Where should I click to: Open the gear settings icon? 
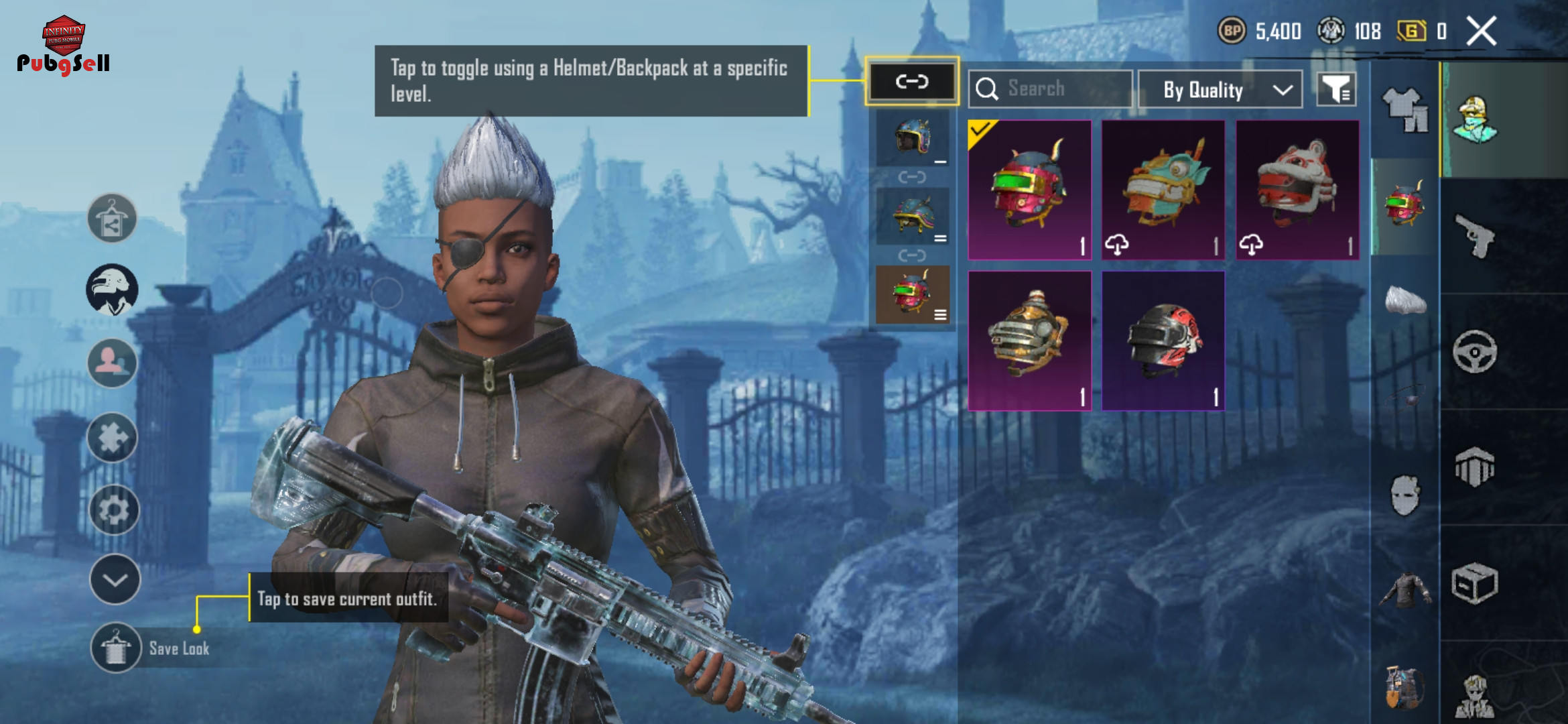click(113, 510)
